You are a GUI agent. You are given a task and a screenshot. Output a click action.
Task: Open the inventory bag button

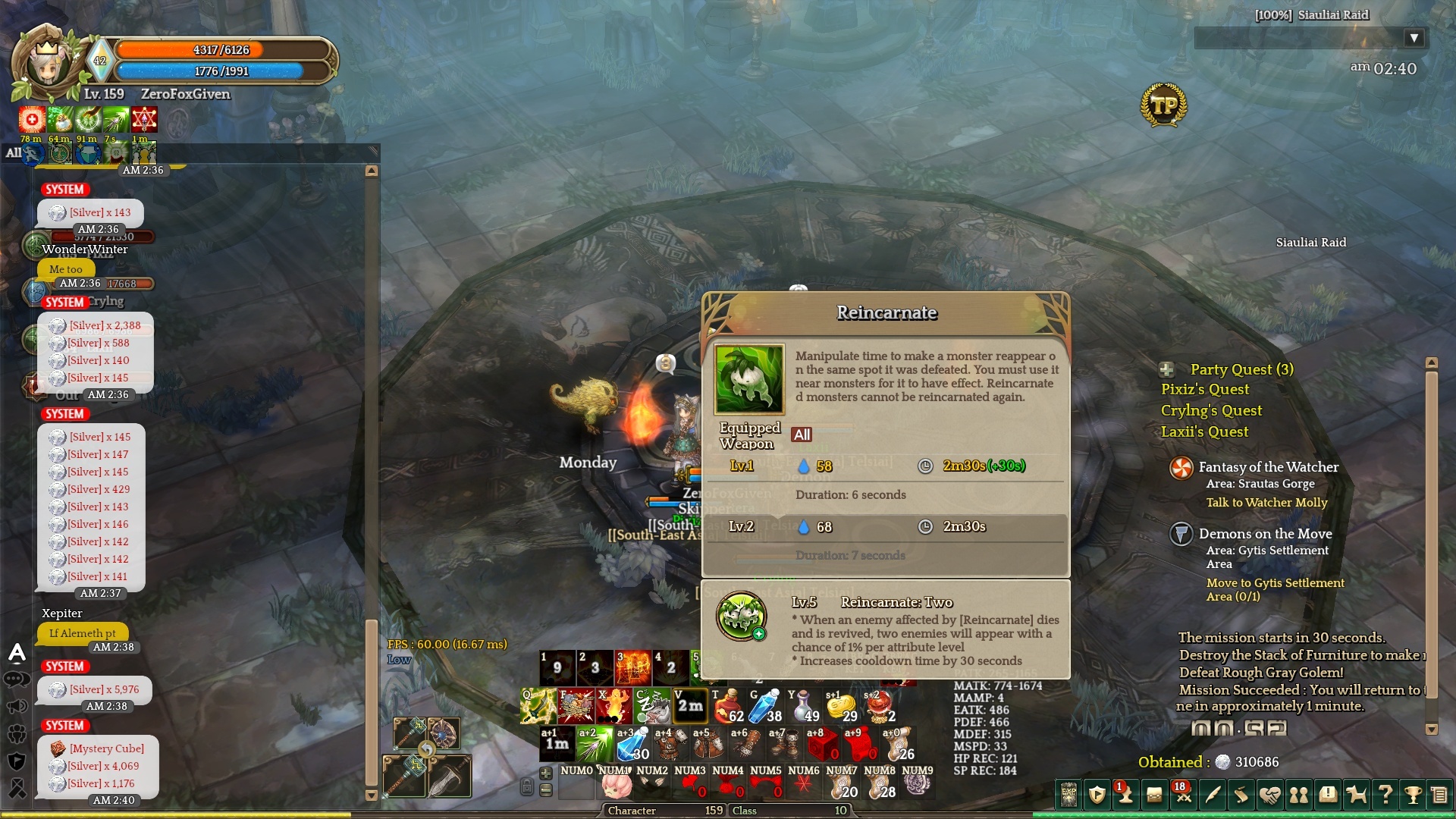tap(1155, 795)
